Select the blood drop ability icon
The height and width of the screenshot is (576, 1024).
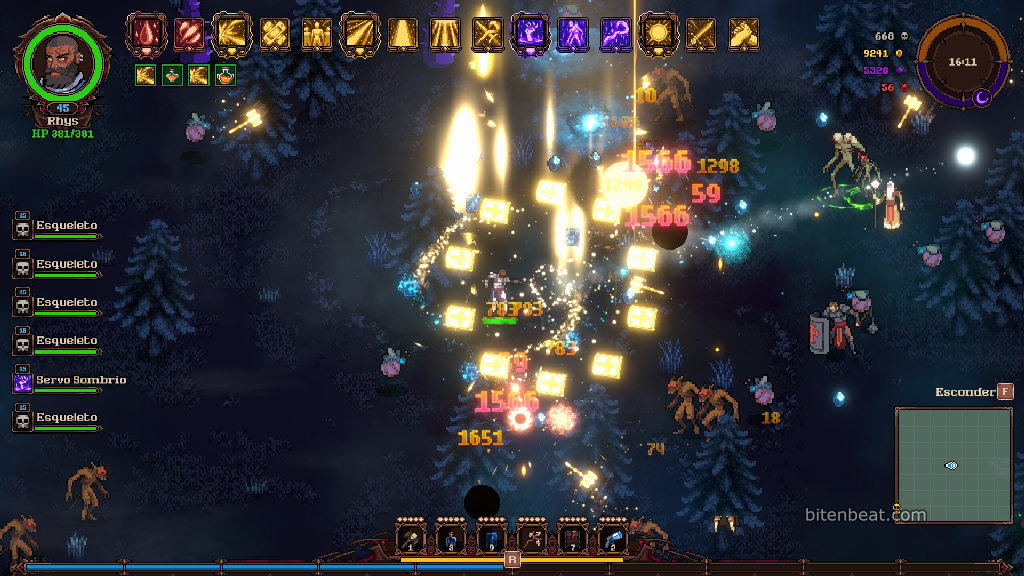(x=145, y=34)
